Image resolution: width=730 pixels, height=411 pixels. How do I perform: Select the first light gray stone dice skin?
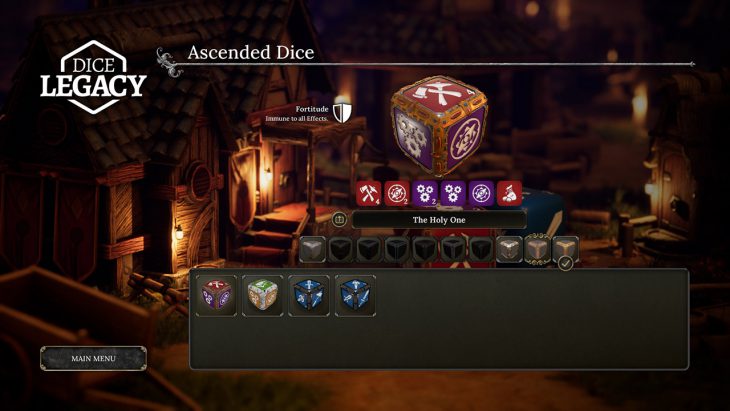(313, 249)
